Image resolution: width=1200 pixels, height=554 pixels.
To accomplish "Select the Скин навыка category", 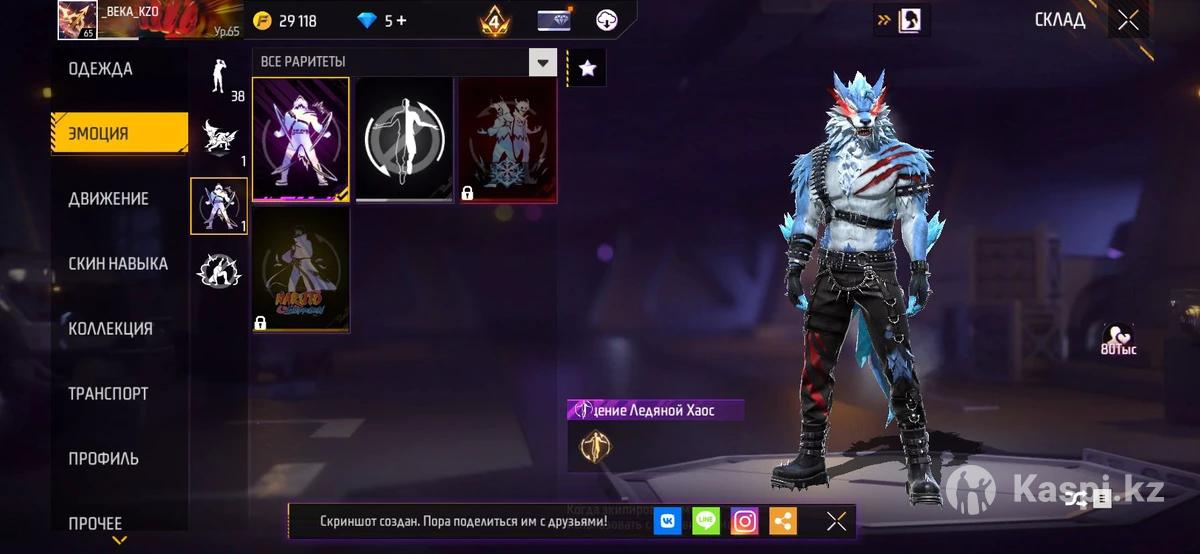I will click(x=117, y=264).
